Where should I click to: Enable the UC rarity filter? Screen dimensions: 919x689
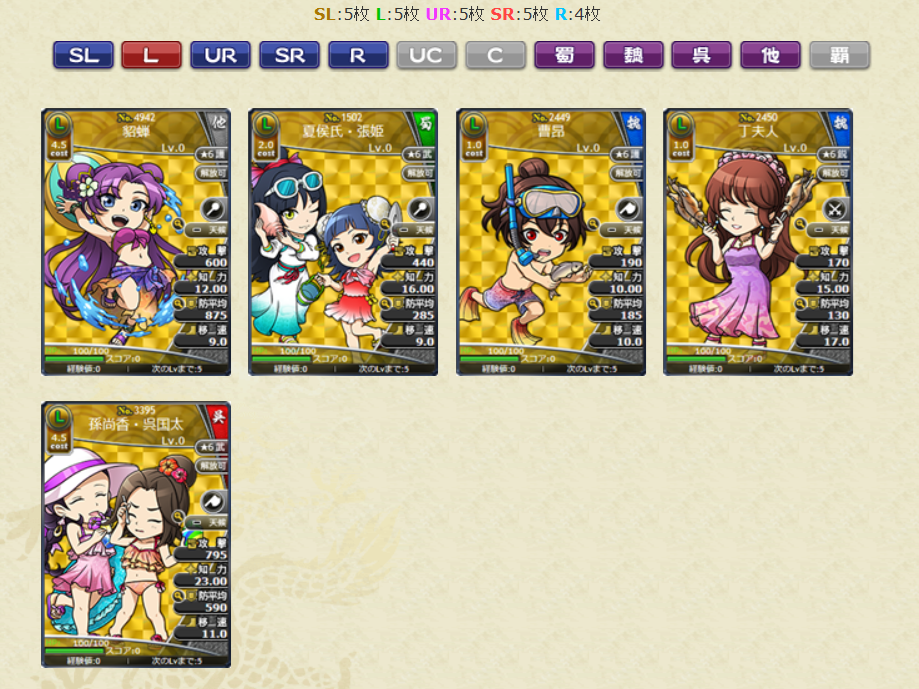point(426,56)
